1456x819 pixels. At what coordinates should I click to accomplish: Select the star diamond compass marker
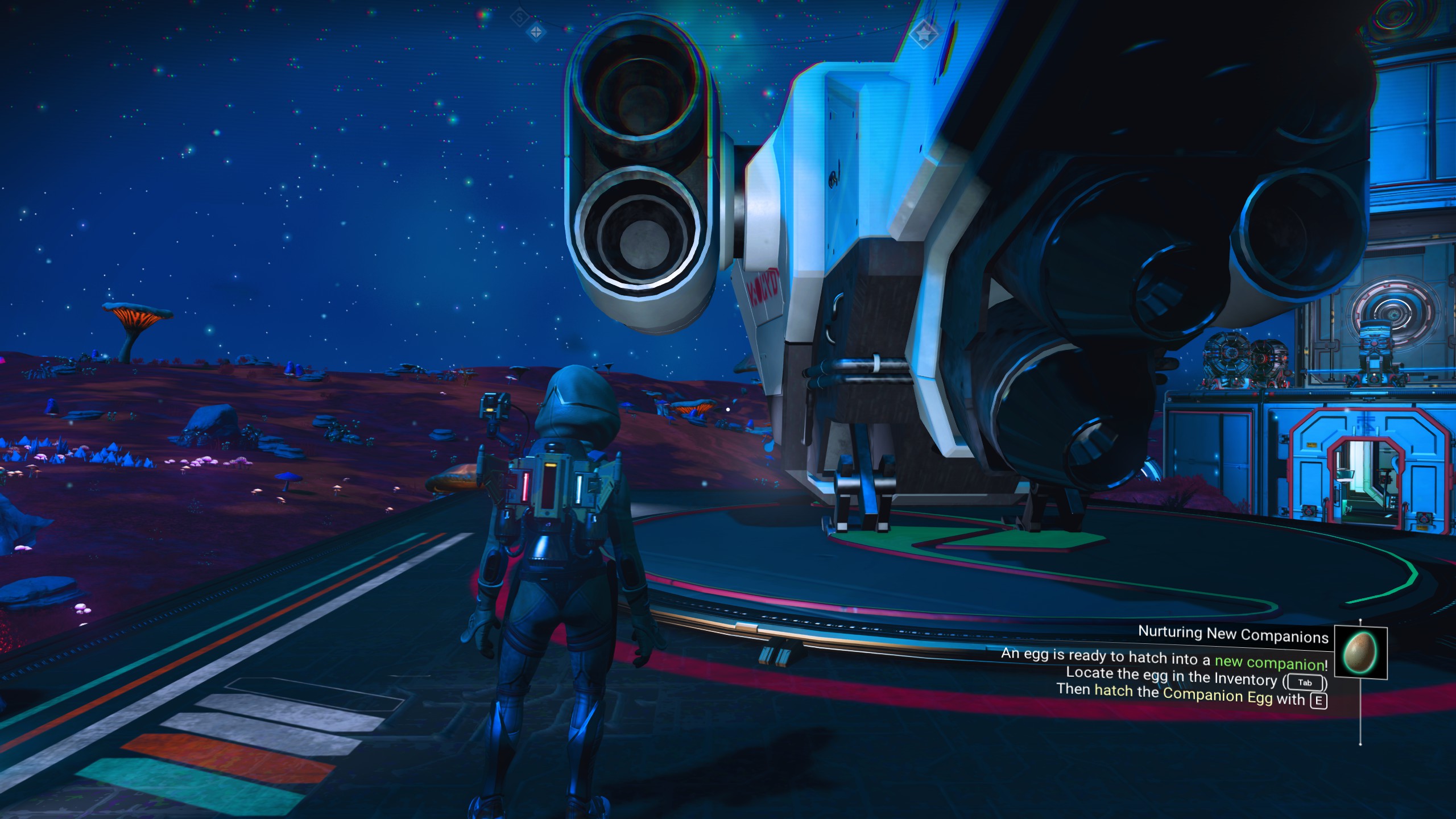[924, 33]
